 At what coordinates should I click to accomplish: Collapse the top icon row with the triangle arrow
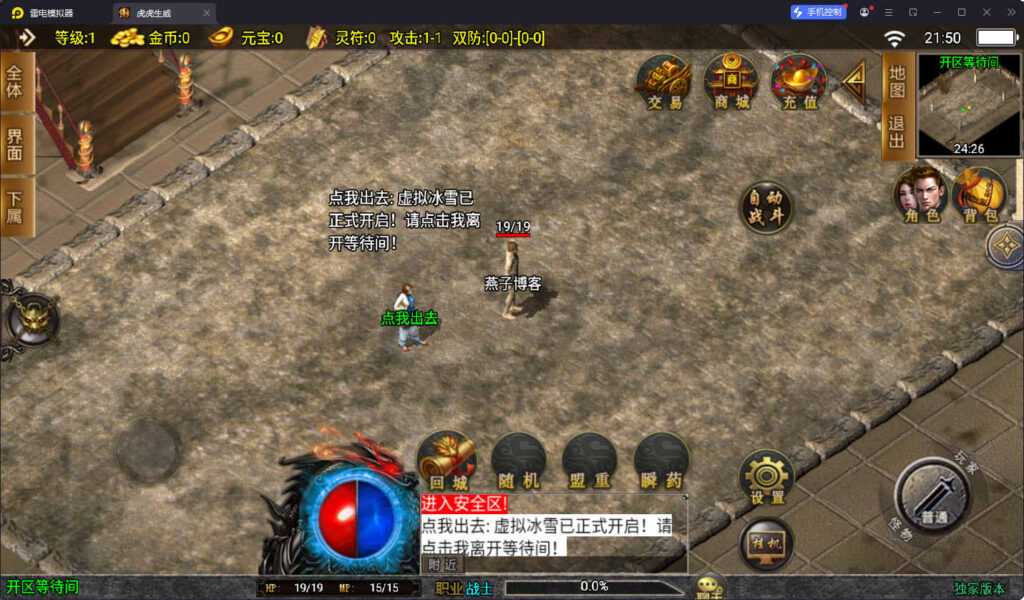tap(853, 78)
